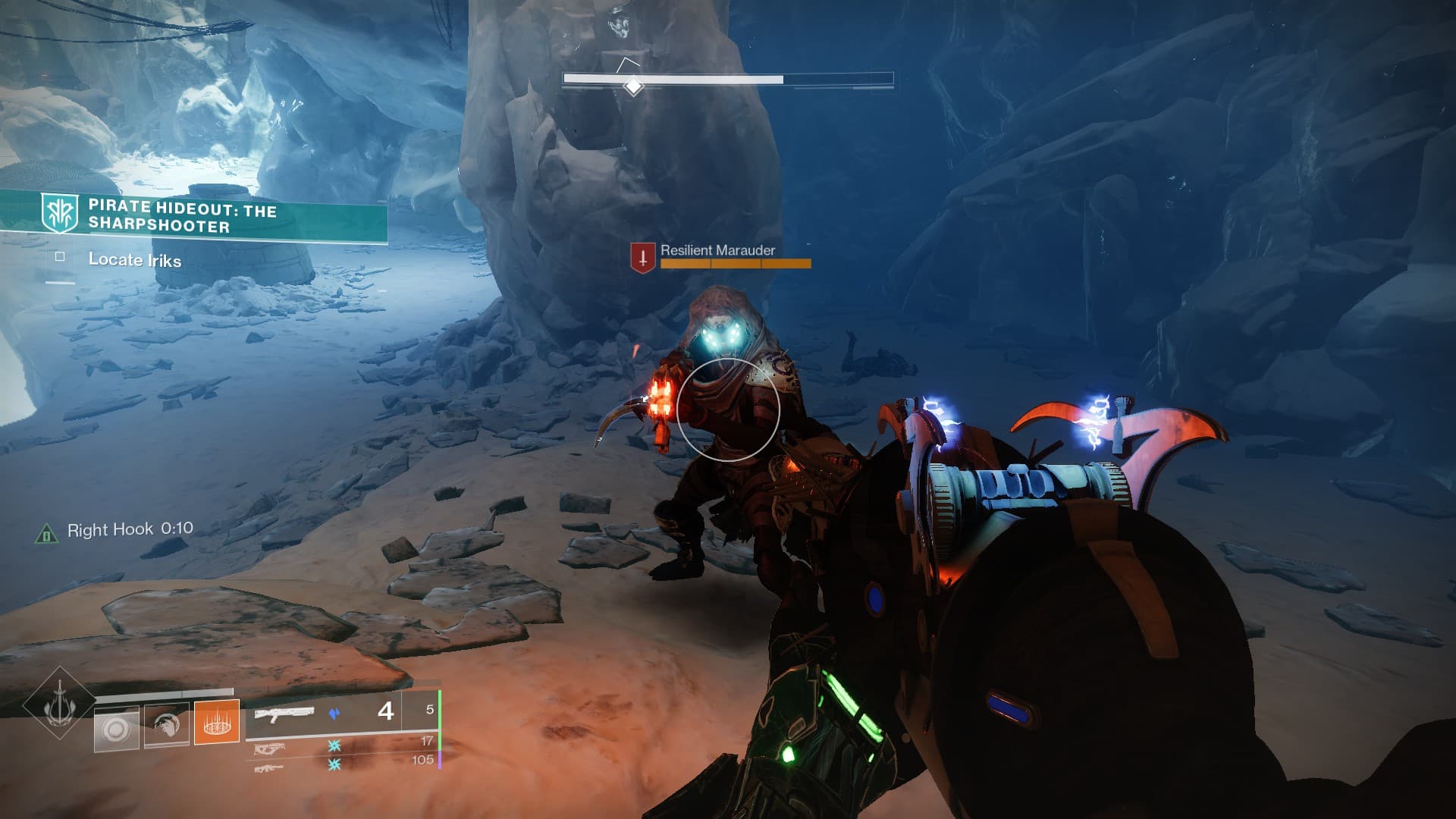1456x819 pixels.
Task: Activate the orange class ability icon
Action: tap(217, 721)
